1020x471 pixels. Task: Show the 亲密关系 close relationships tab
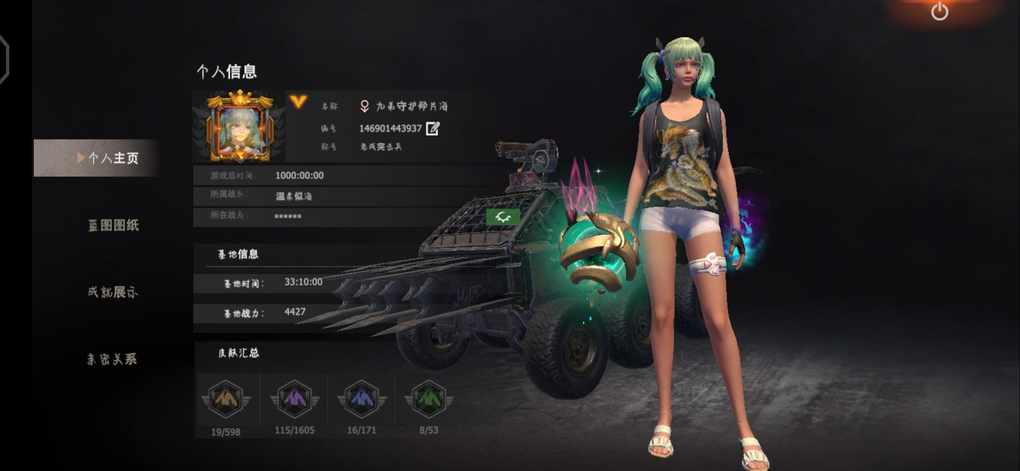(112, 359)
